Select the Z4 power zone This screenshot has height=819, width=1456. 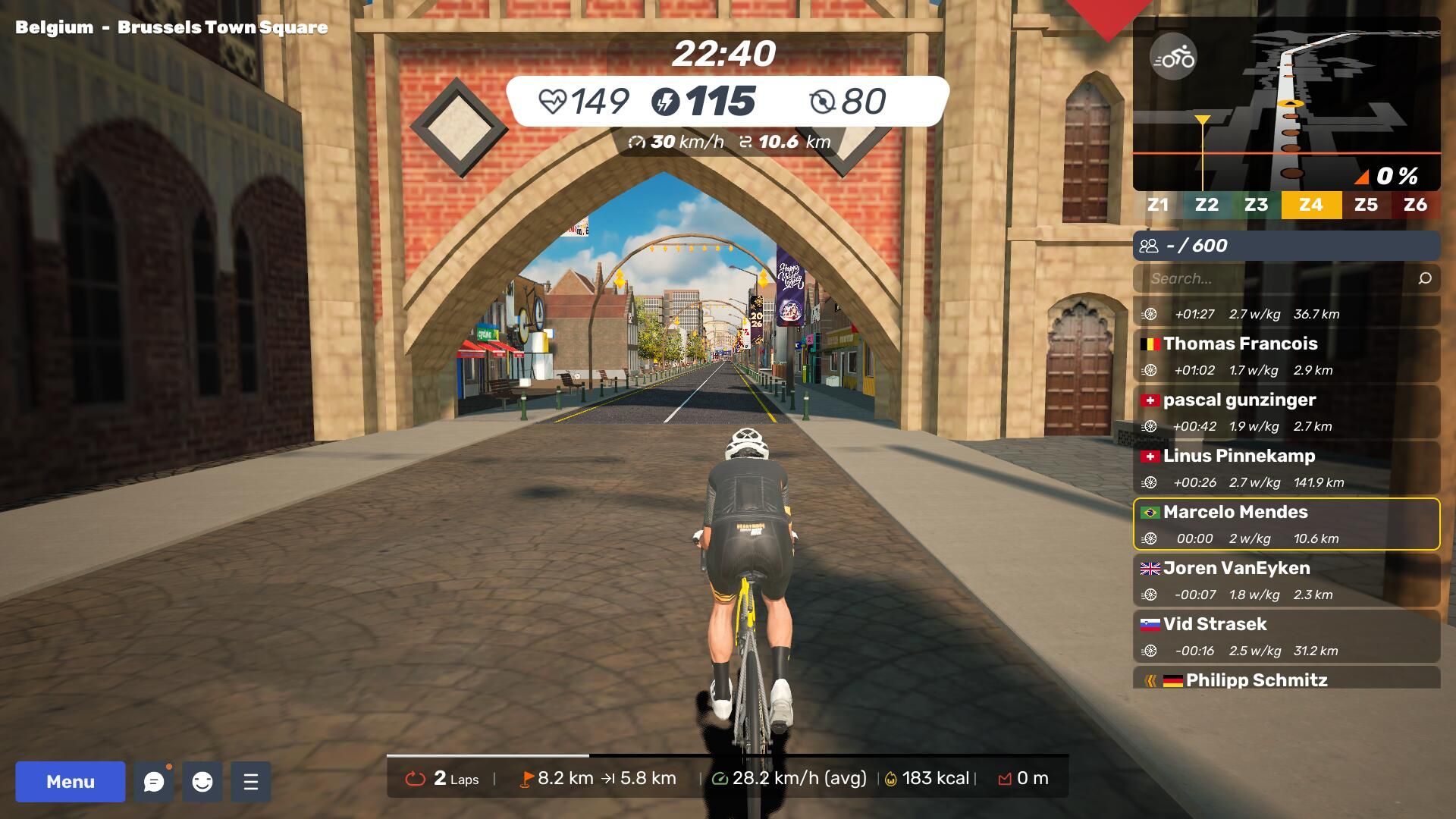pyautogui.click(x=1311, y=205)
